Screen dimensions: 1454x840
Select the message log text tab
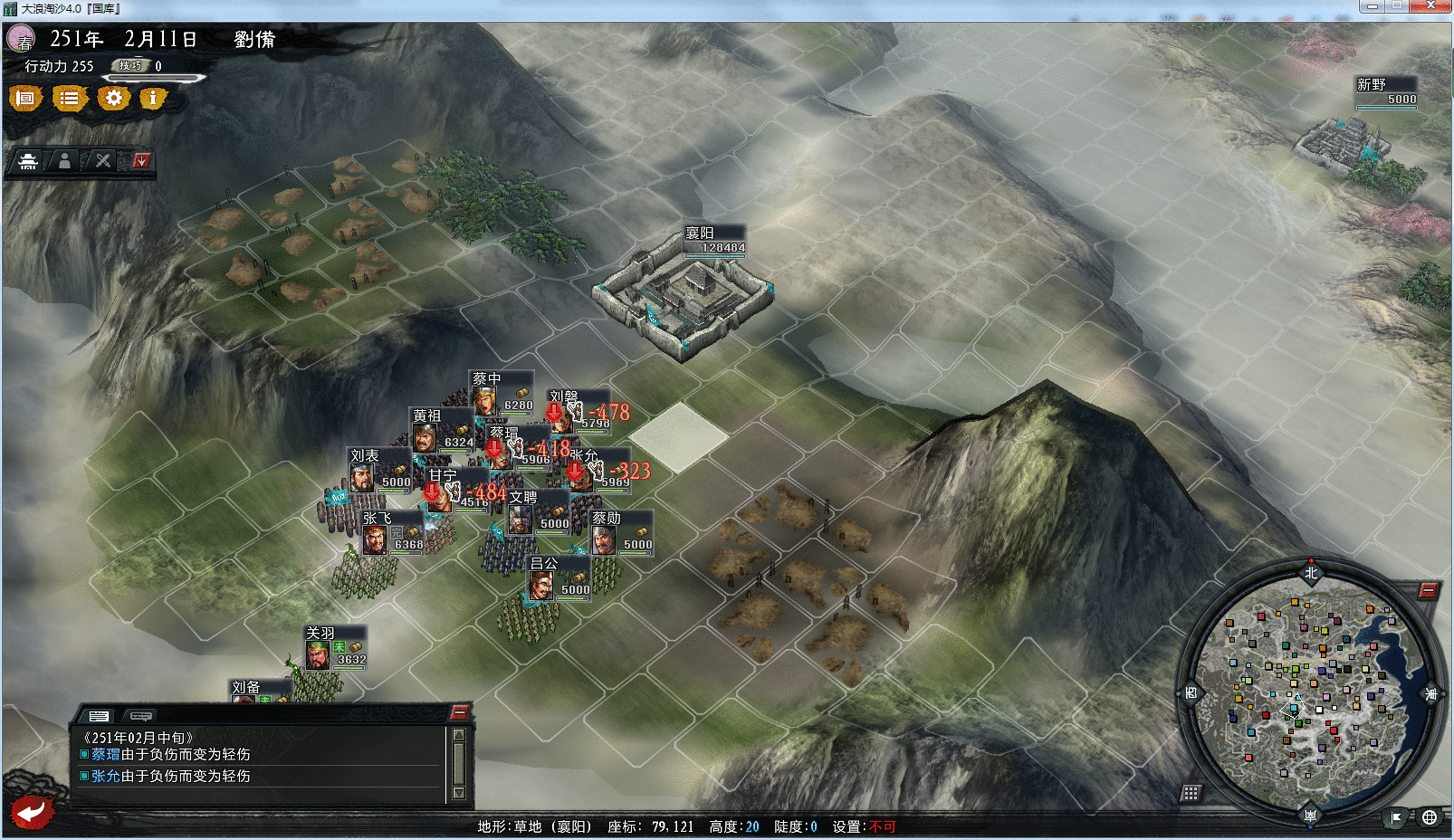click(99, 715)
